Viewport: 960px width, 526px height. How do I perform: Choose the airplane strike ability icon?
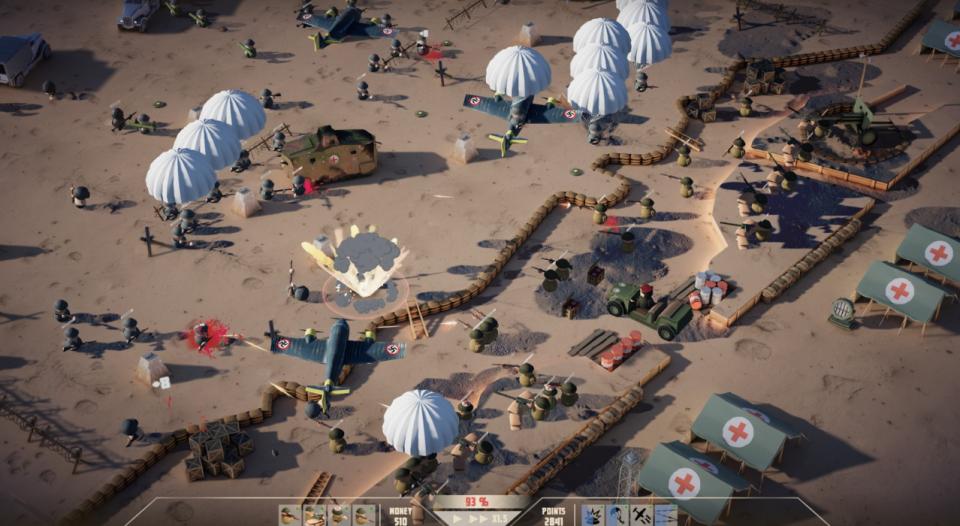(x=641, y=516)
